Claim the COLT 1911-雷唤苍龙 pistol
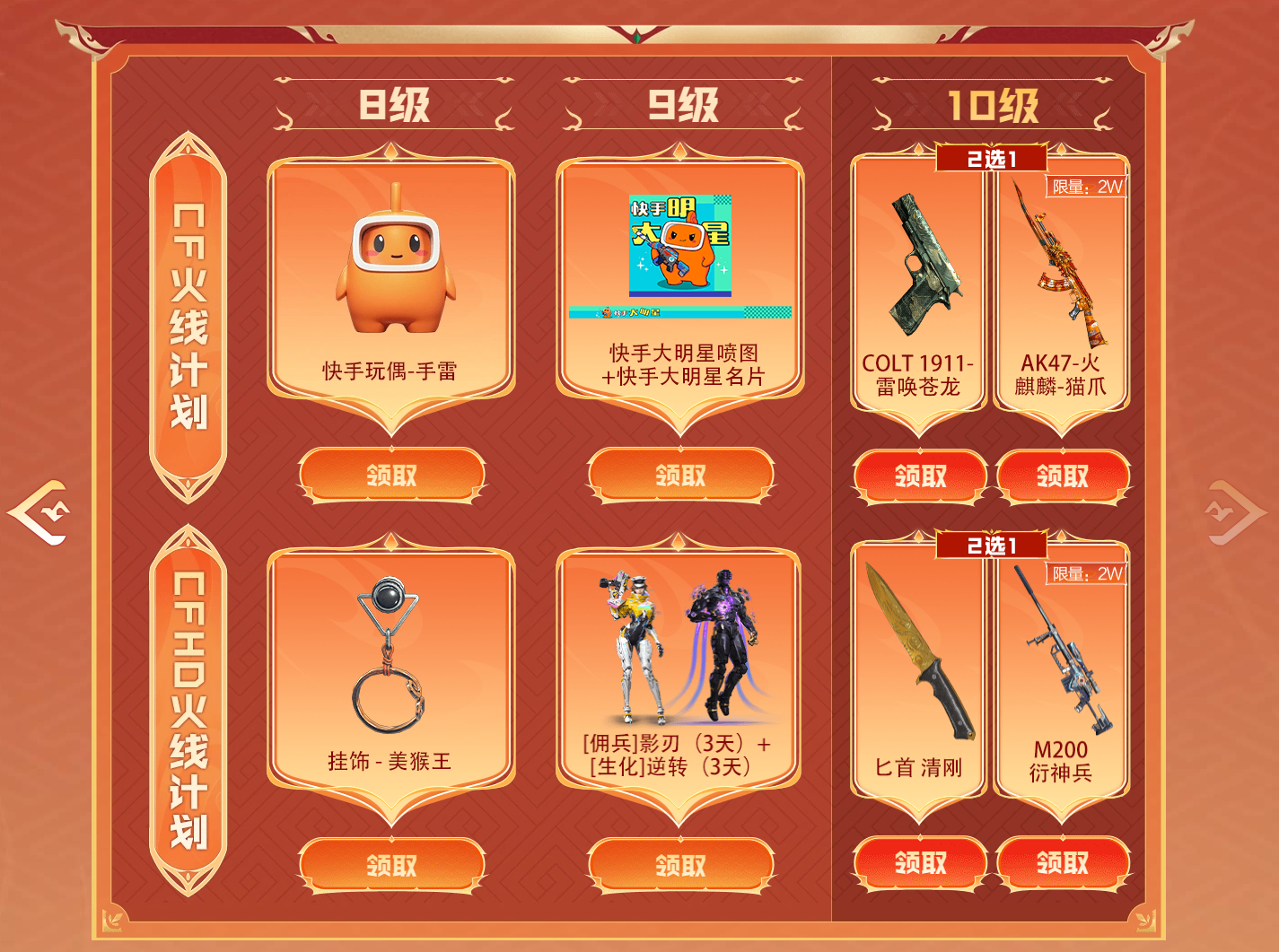The width and height of the screenshot is (1279, 952). coord(920,476)
